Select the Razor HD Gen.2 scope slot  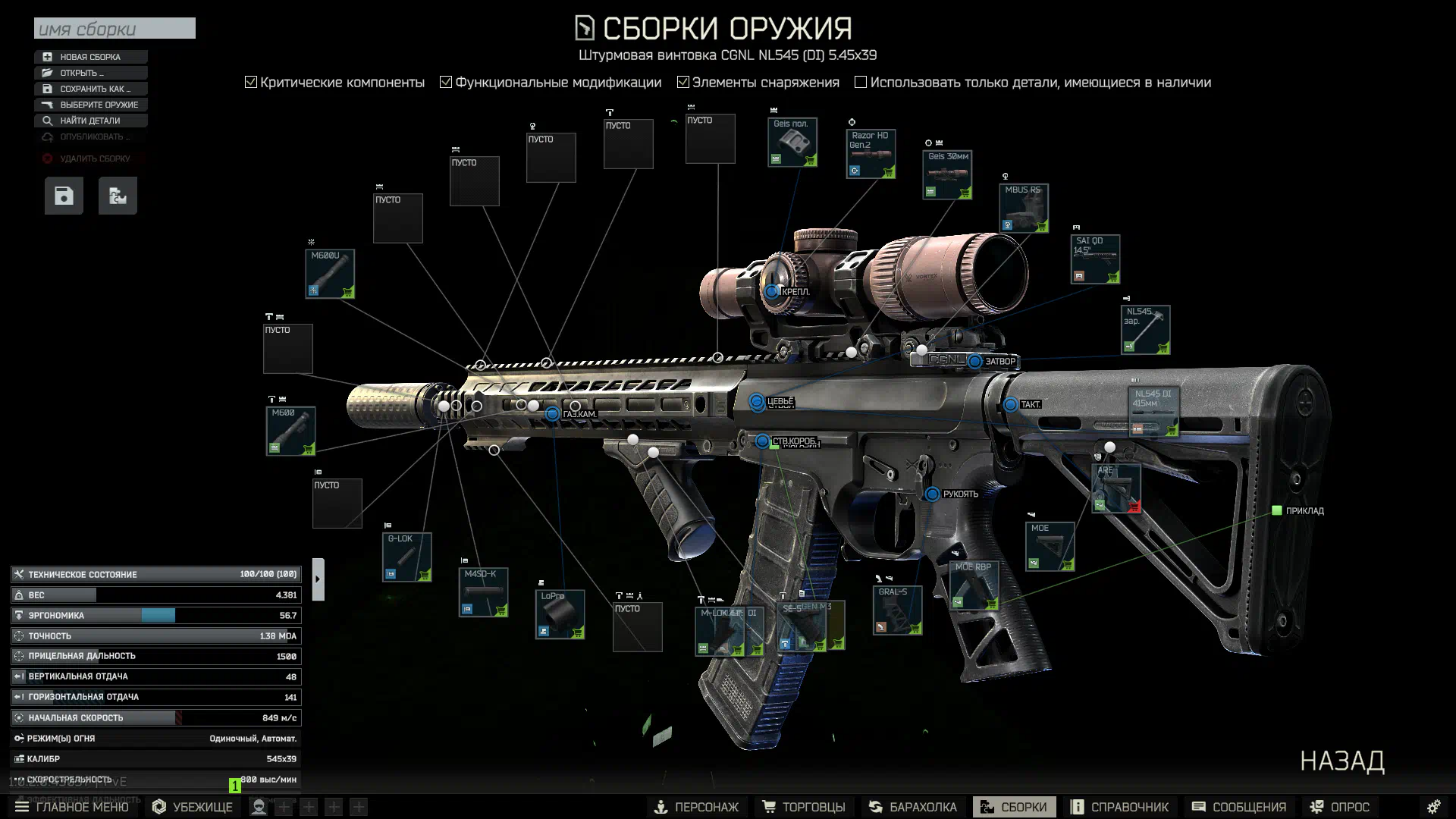(x=871, y=154)
